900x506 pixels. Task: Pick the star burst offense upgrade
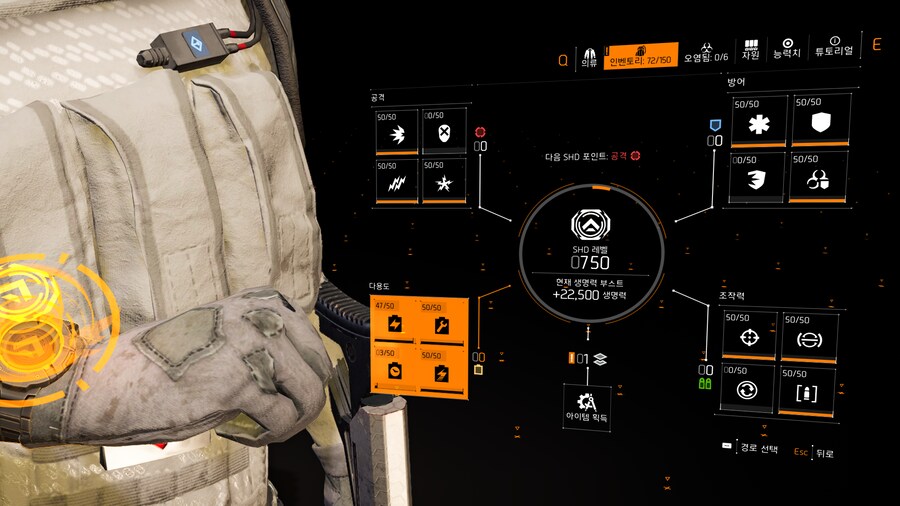(444, 181)
